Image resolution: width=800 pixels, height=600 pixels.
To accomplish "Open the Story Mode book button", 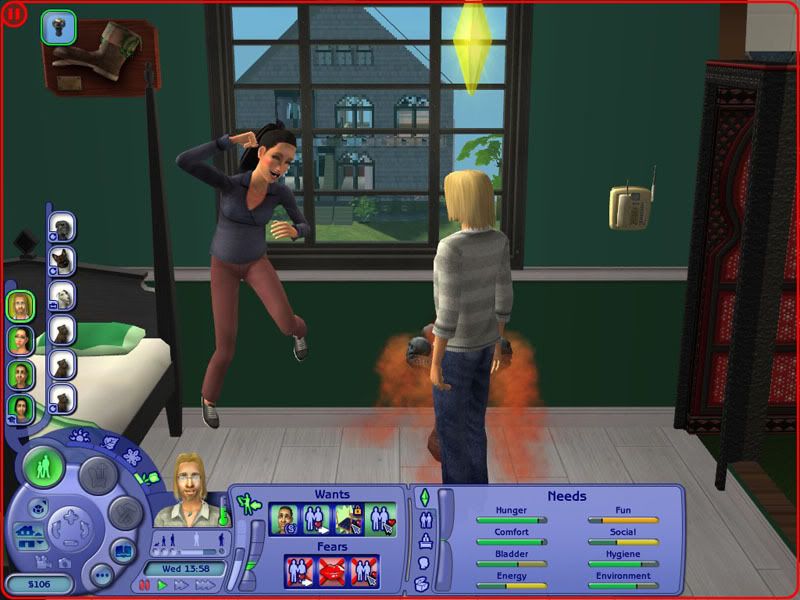I will pos(121,551).
